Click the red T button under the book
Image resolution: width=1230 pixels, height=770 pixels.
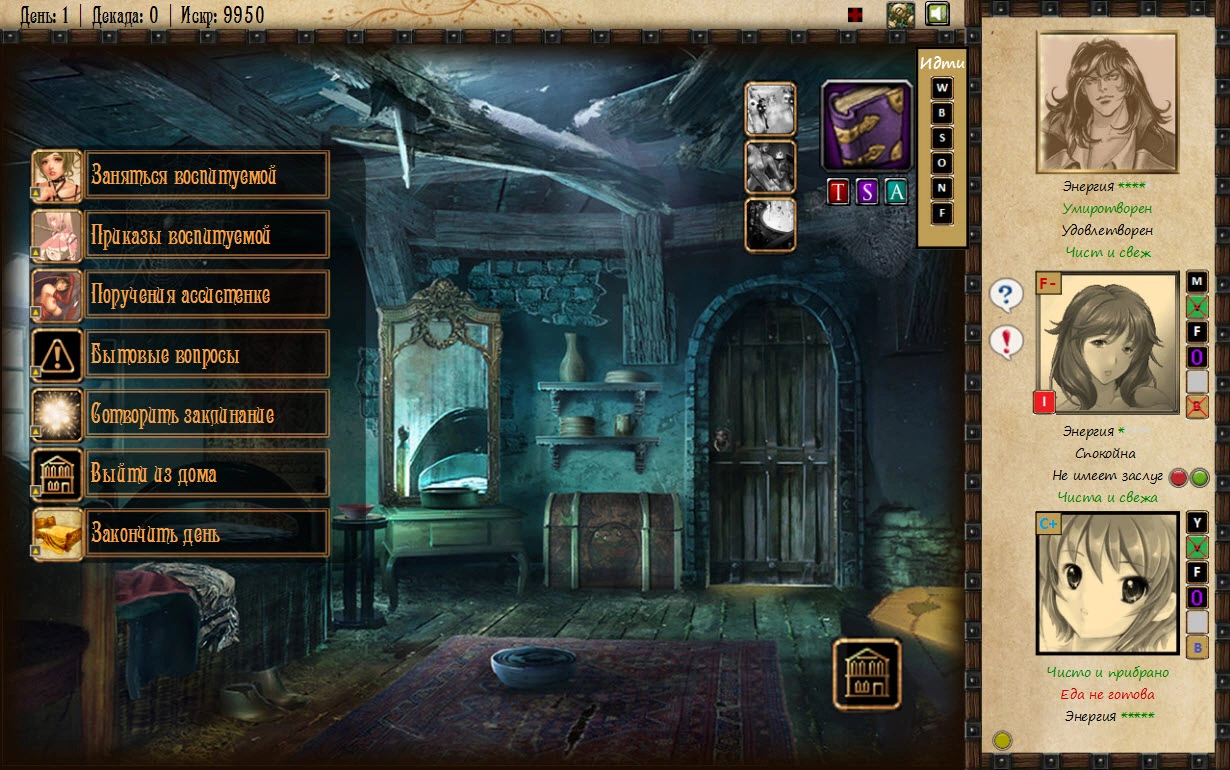coord(838,192)
